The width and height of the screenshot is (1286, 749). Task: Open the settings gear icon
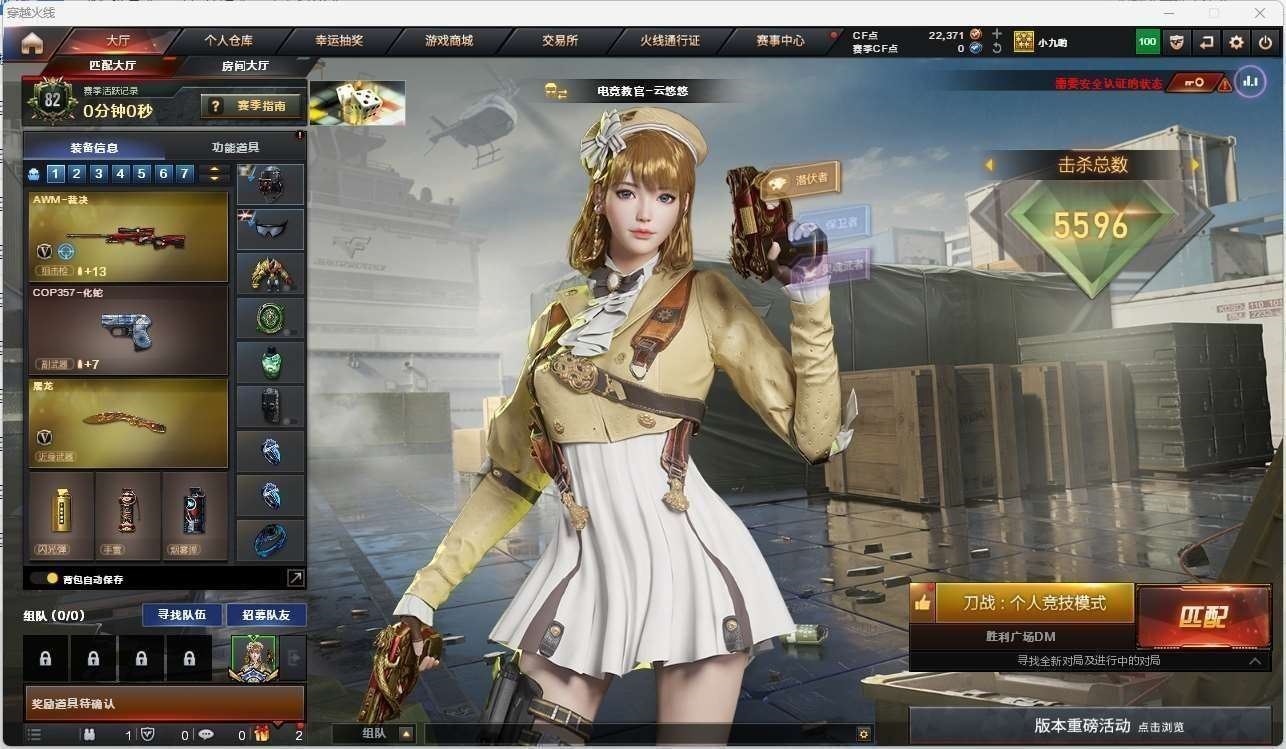[1237, 42]
